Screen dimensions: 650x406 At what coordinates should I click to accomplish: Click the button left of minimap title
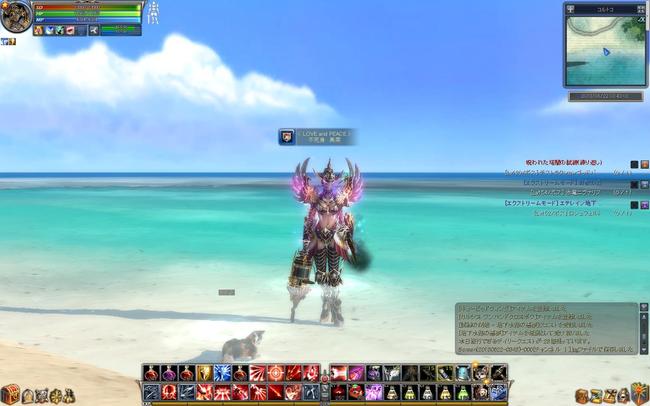(570, 8)
